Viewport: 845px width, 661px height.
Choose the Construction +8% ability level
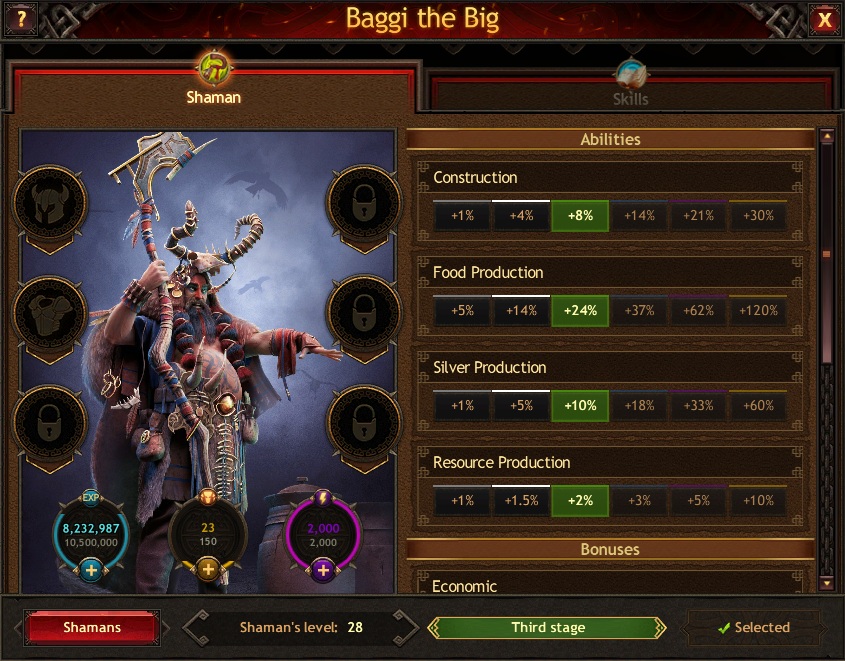[x=580, y=216]
